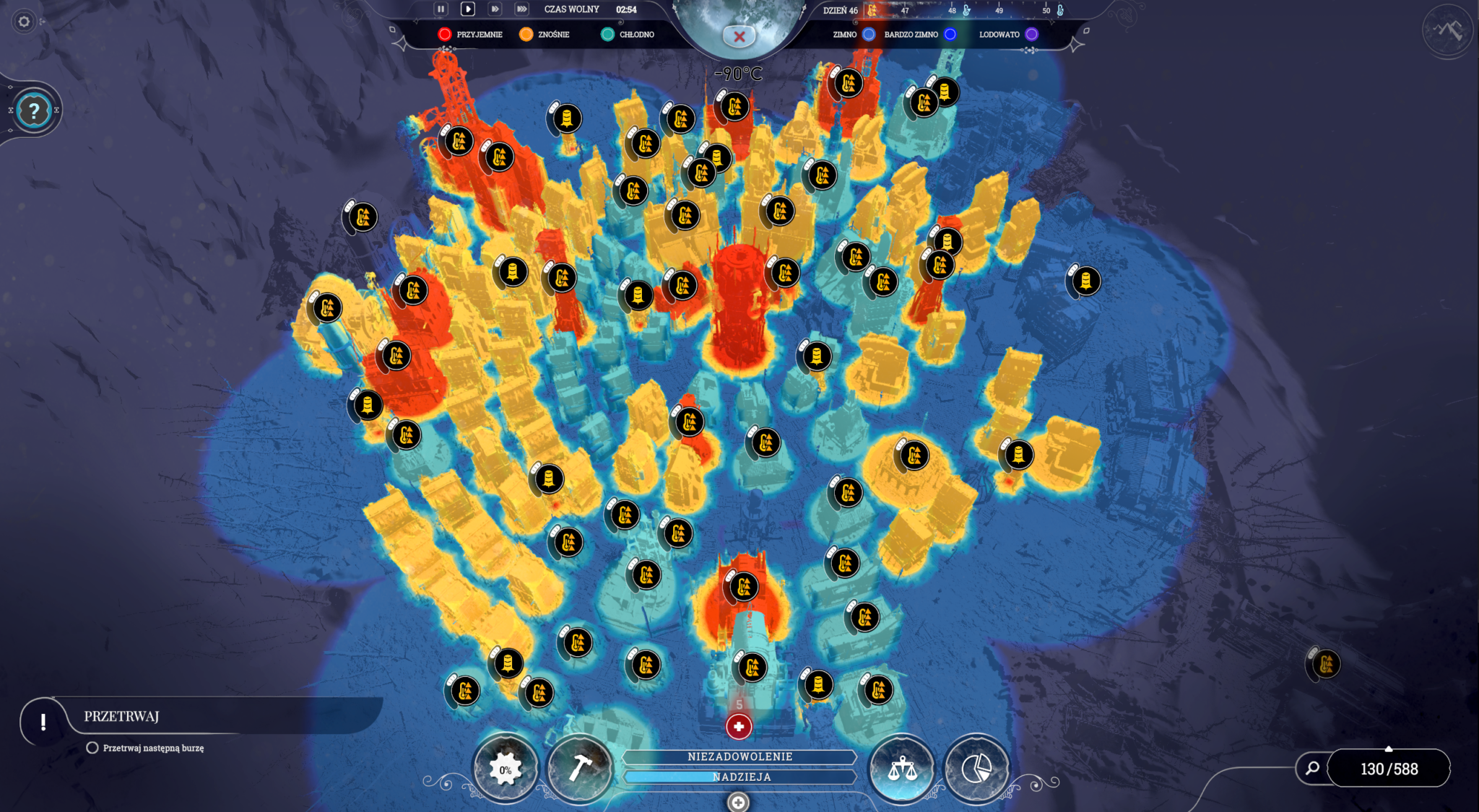Set game speed to double fast-forward
The height and width of the screenshot is (812, 1479).
495,9
